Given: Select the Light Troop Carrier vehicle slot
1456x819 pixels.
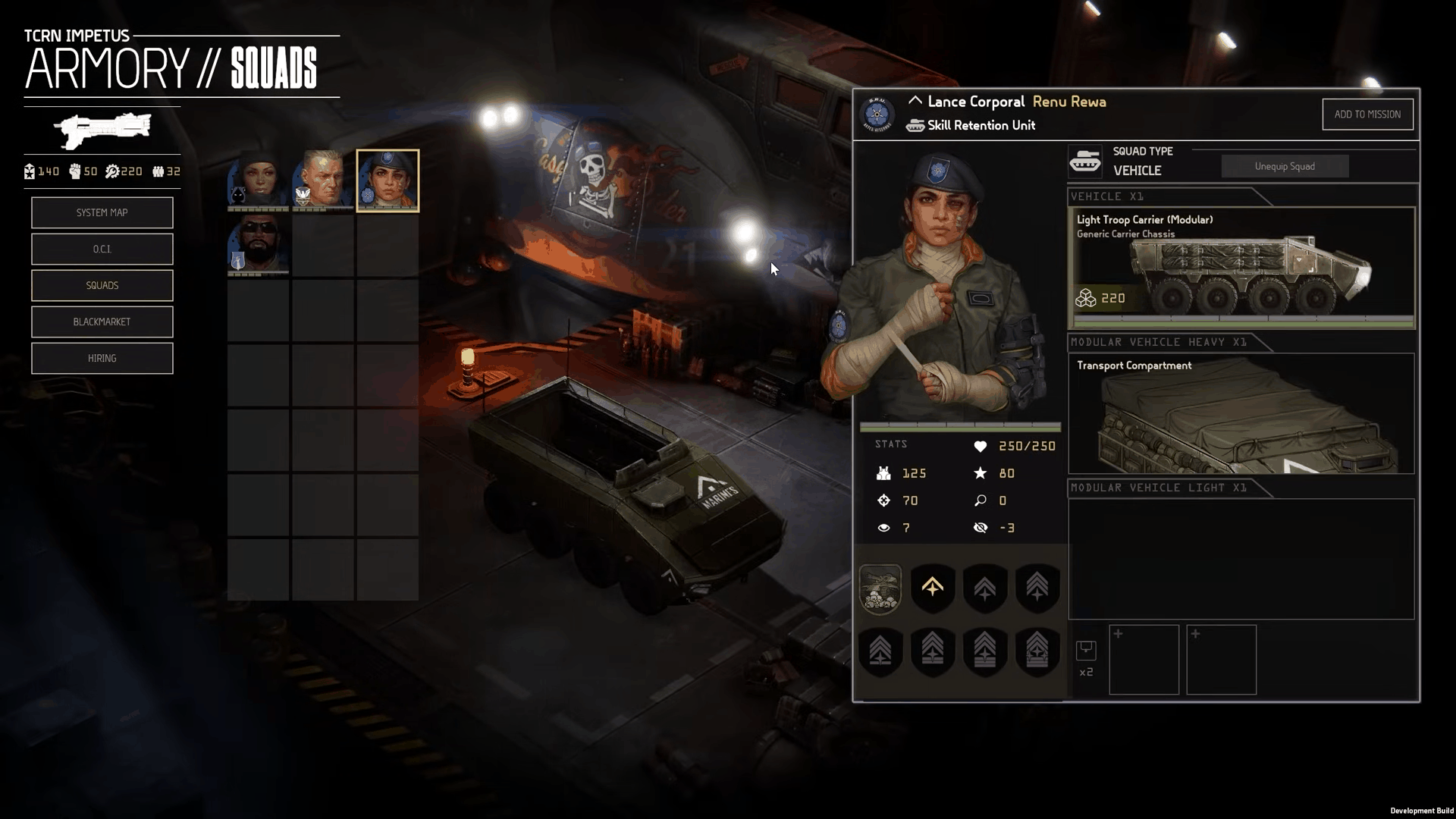Looking at the screenshot, I should (x=1241, y=268).
